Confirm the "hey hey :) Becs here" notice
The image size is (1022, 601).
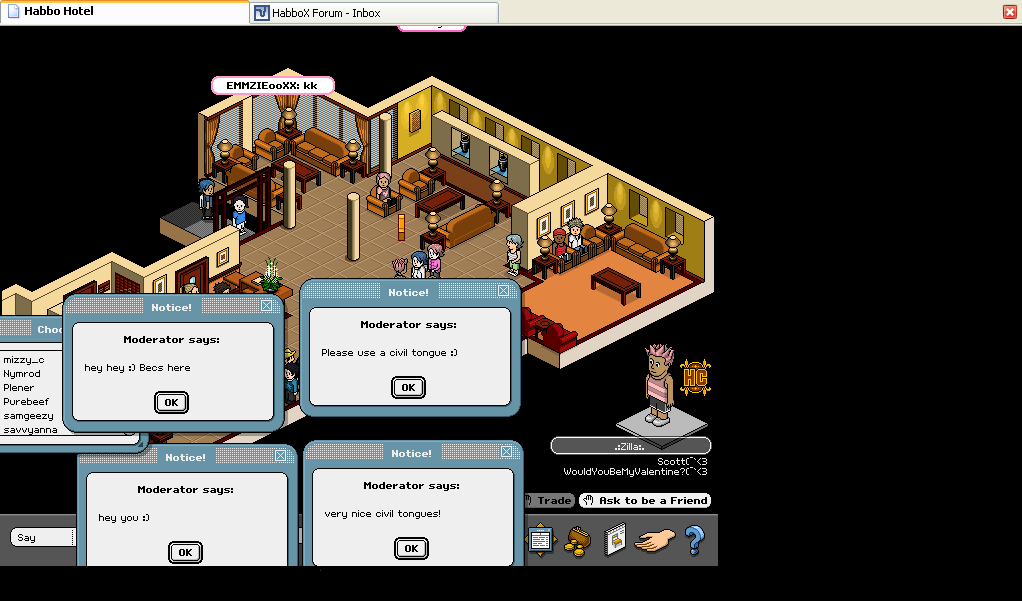point(171,402)
